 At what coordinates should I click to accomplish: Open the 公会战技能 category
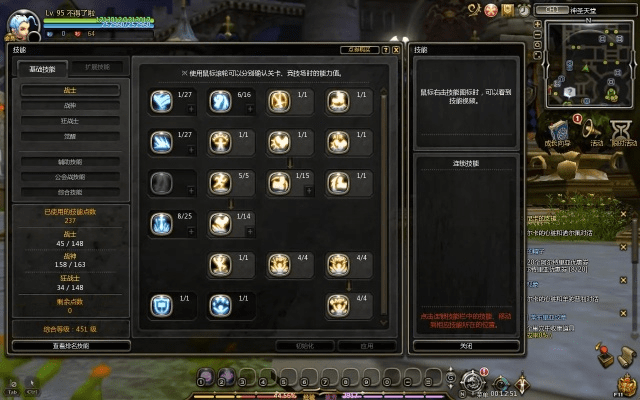pos(70,177)
